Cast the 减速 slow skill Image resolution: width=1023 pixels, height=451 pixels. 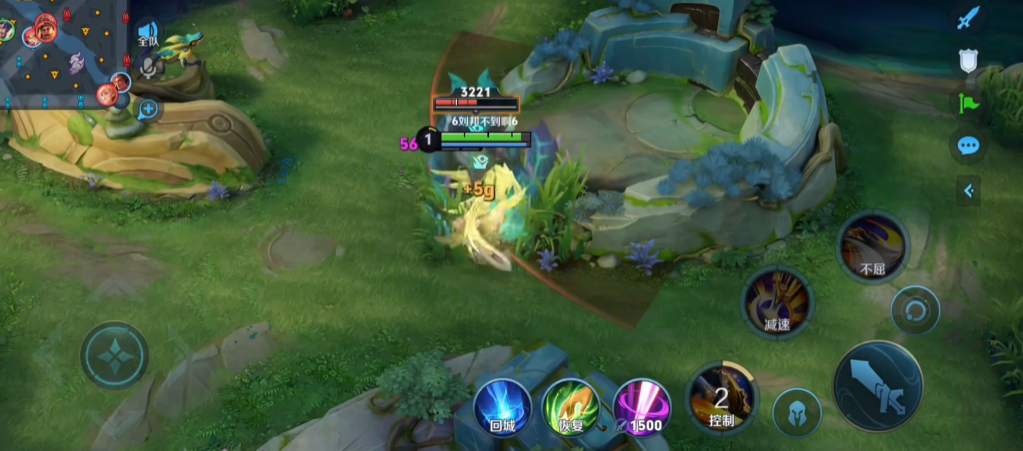pos(777,301)
